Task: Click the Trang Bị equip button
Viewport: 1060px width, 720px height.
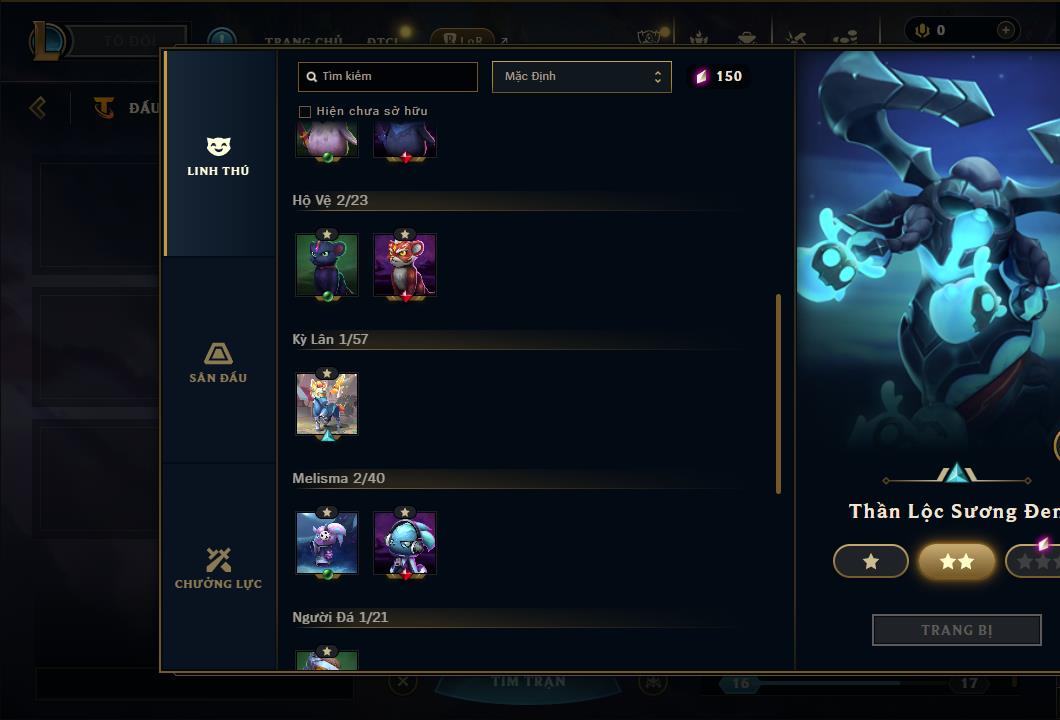Action: 956,630
